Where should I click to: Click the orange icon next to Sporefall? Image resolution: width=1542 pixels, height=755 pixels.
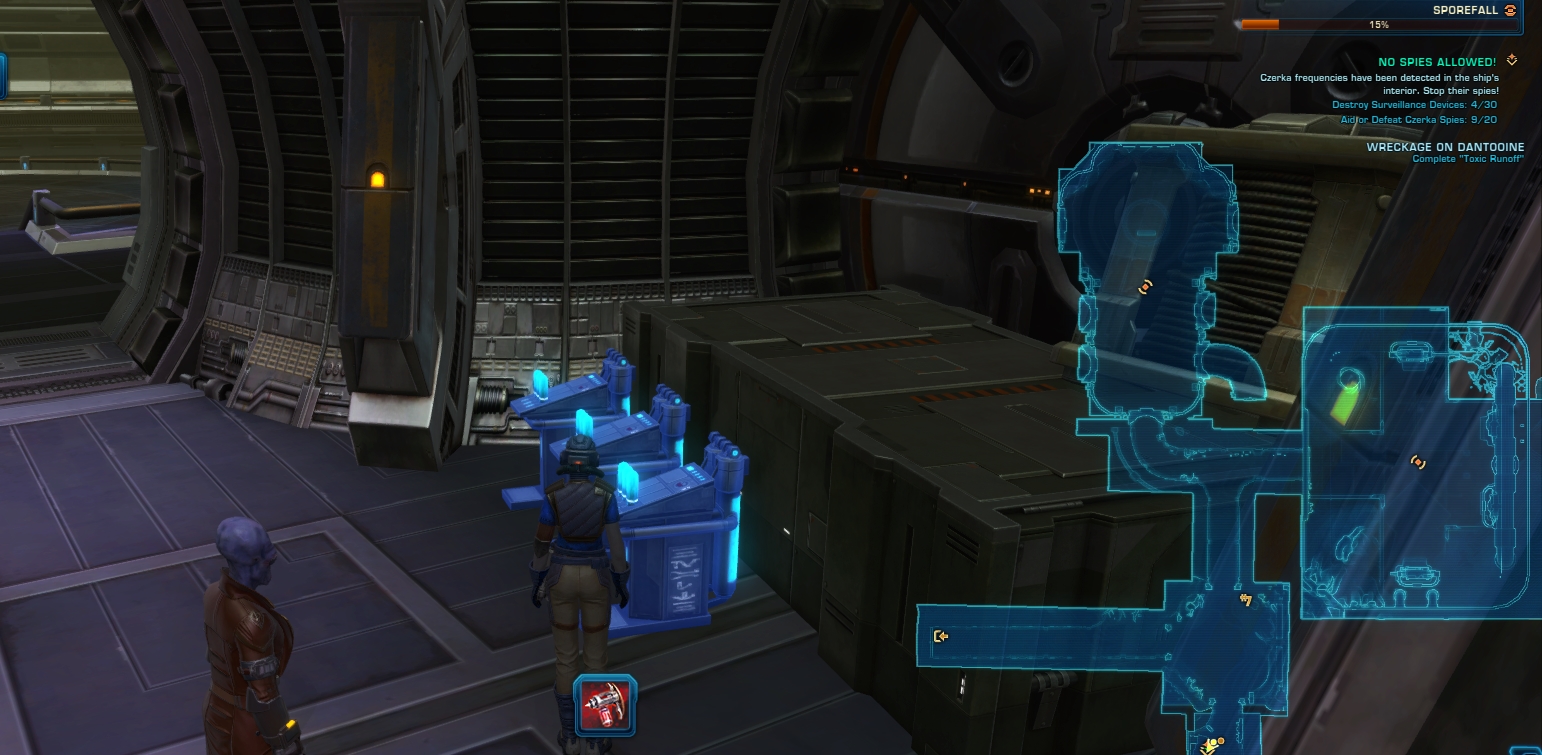point(1510,10)
